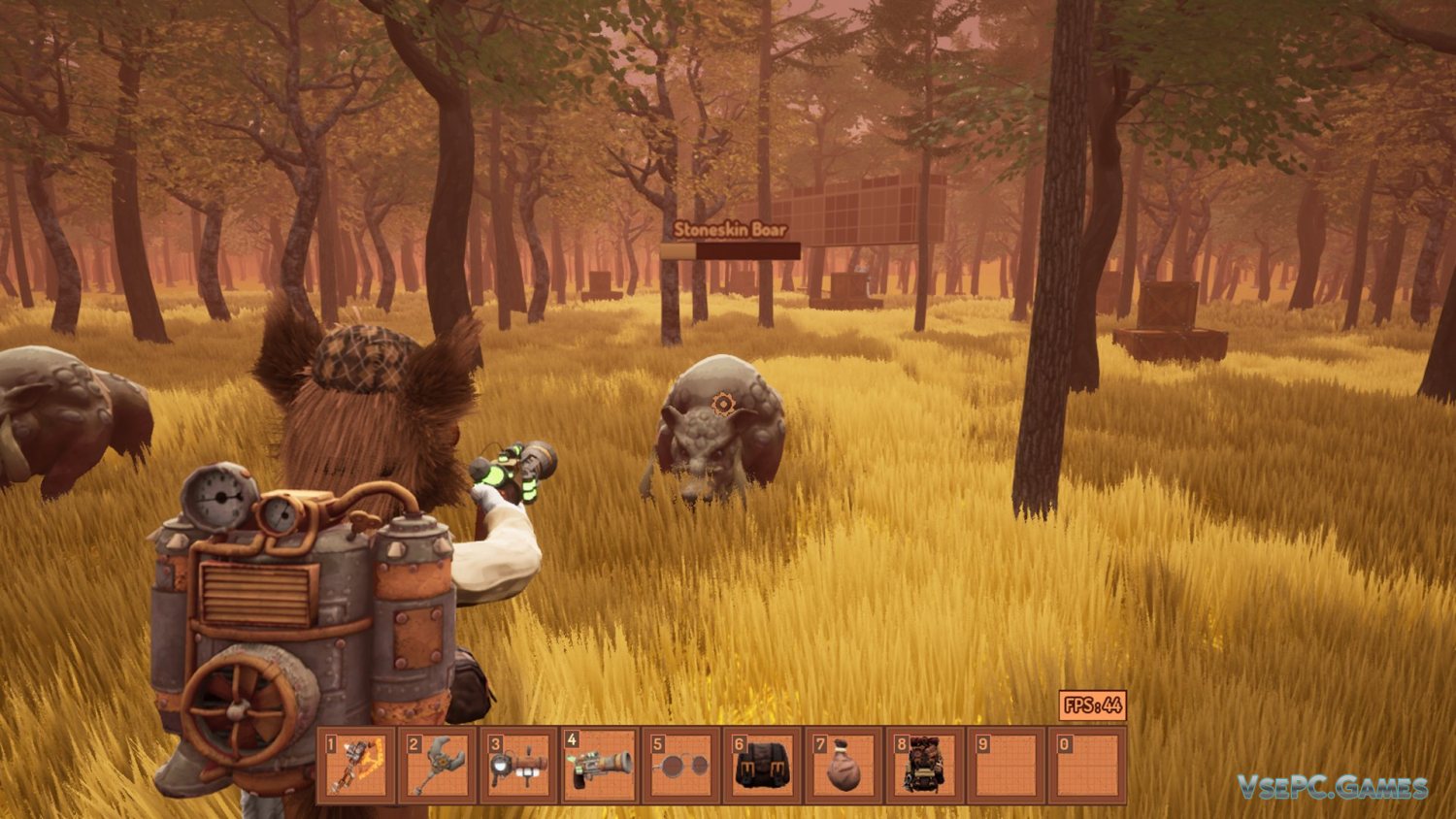Select the black satchel bag slot
The width and height of the screenshot is (1456, 819).
click(763, 765)
